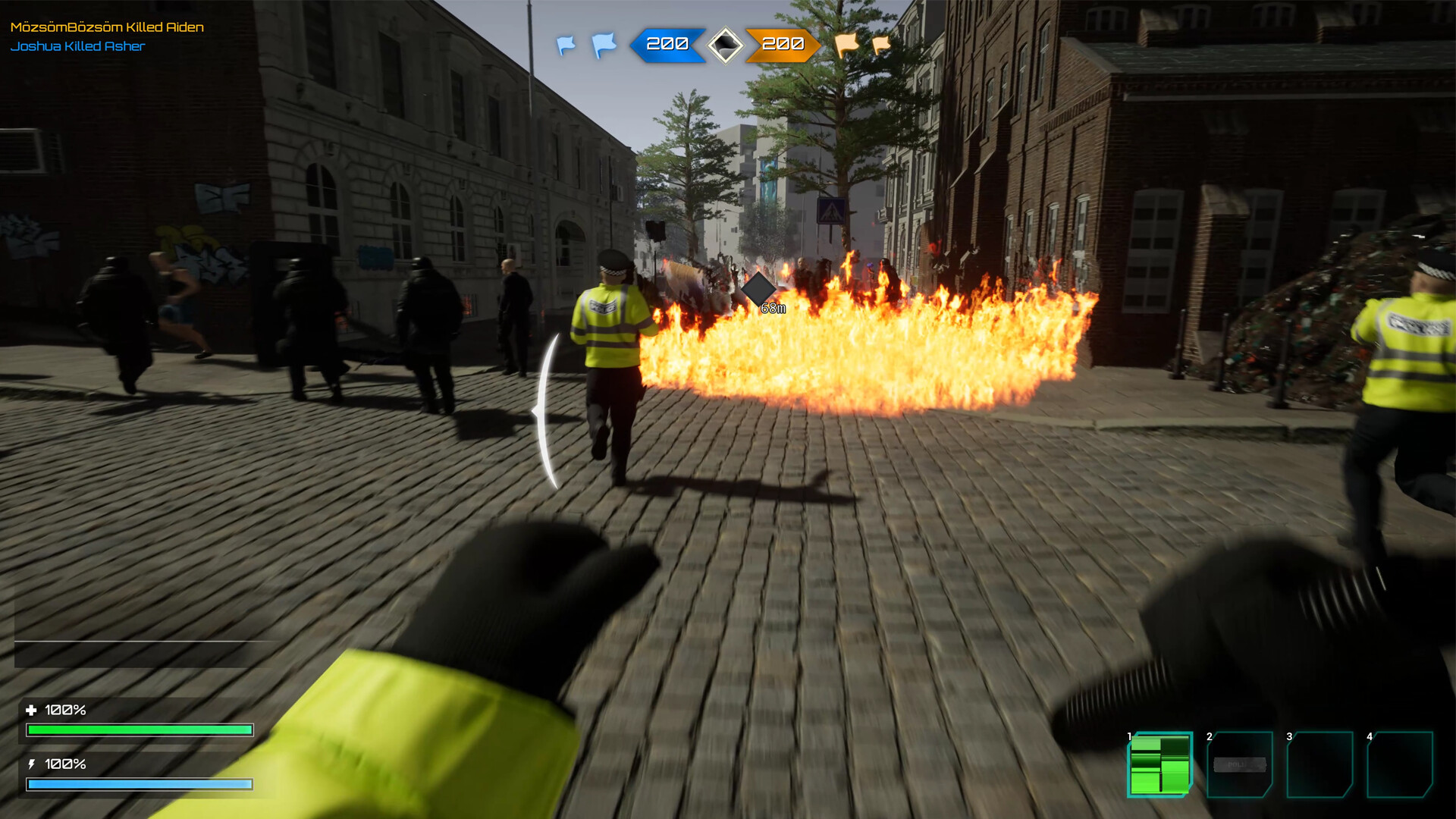Image resolution: width=1456 pixels, height=819 pixels.
Task: Expand the killfeed entry Joshua Killed Asher
Action: (x=78, y=45)
